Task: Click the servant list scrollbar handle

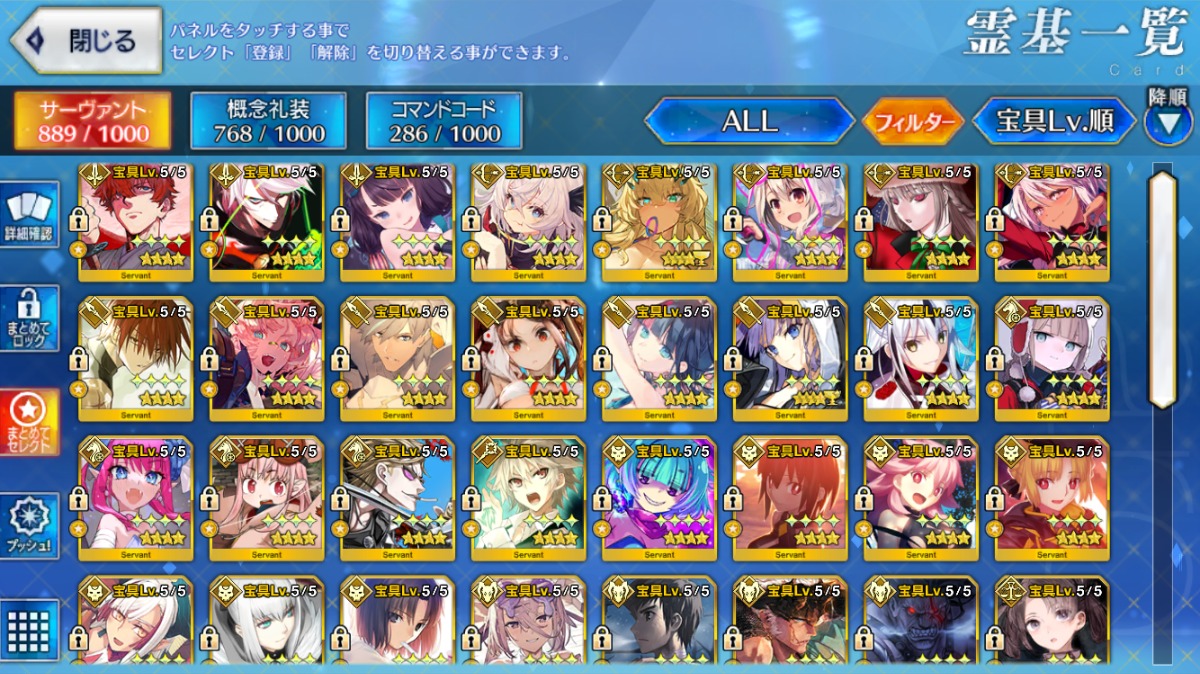Action: 1162,290
